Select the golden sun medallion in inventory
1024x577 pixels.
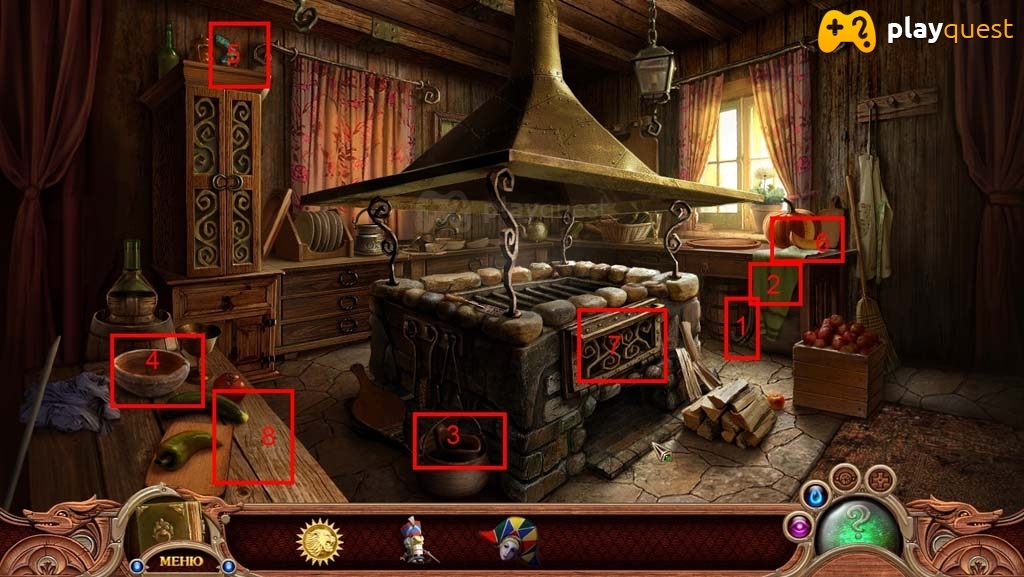click(320, 541)
